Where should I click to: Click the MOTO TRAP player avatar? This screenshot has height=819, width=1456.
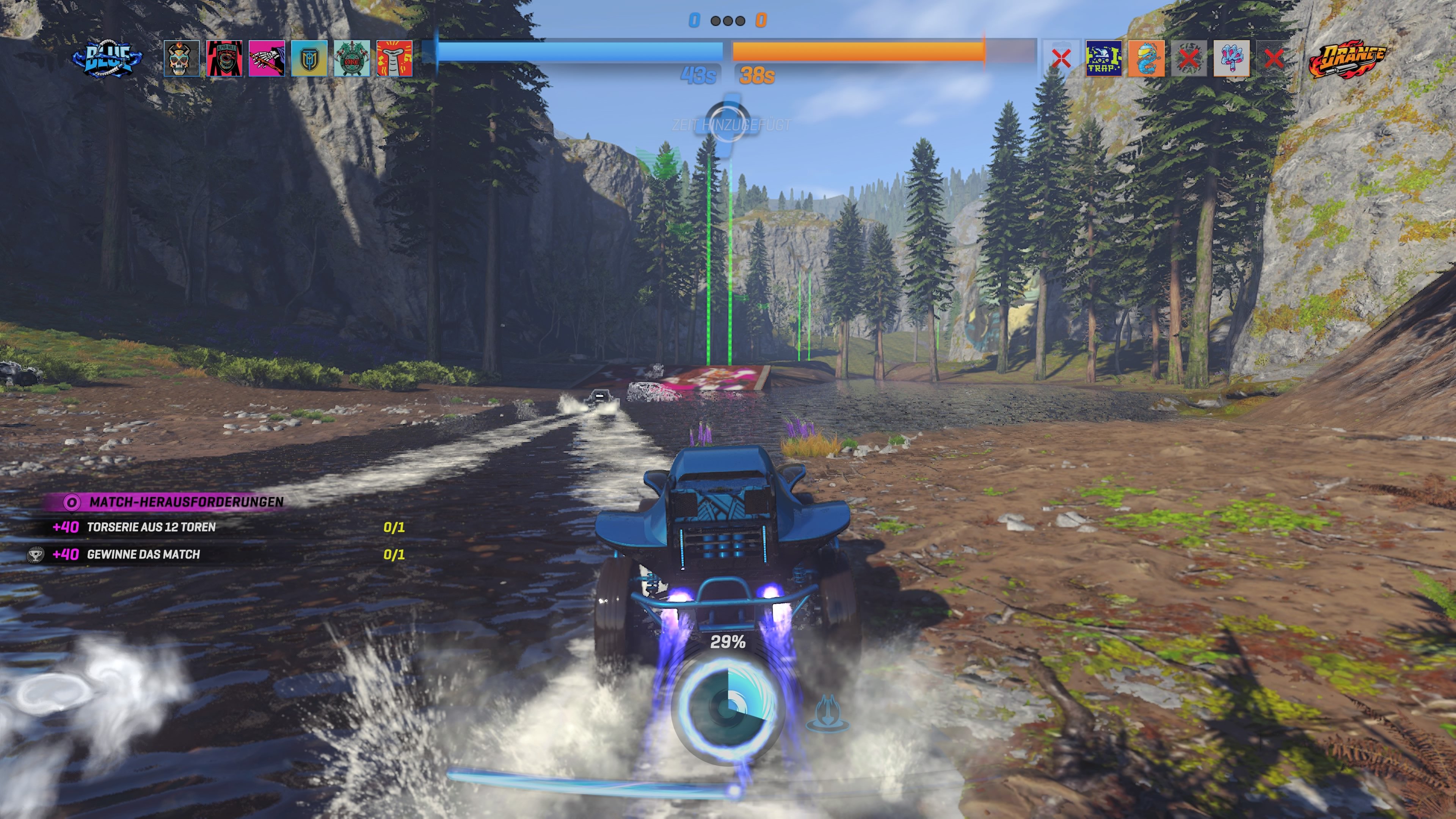(1104, 58)
